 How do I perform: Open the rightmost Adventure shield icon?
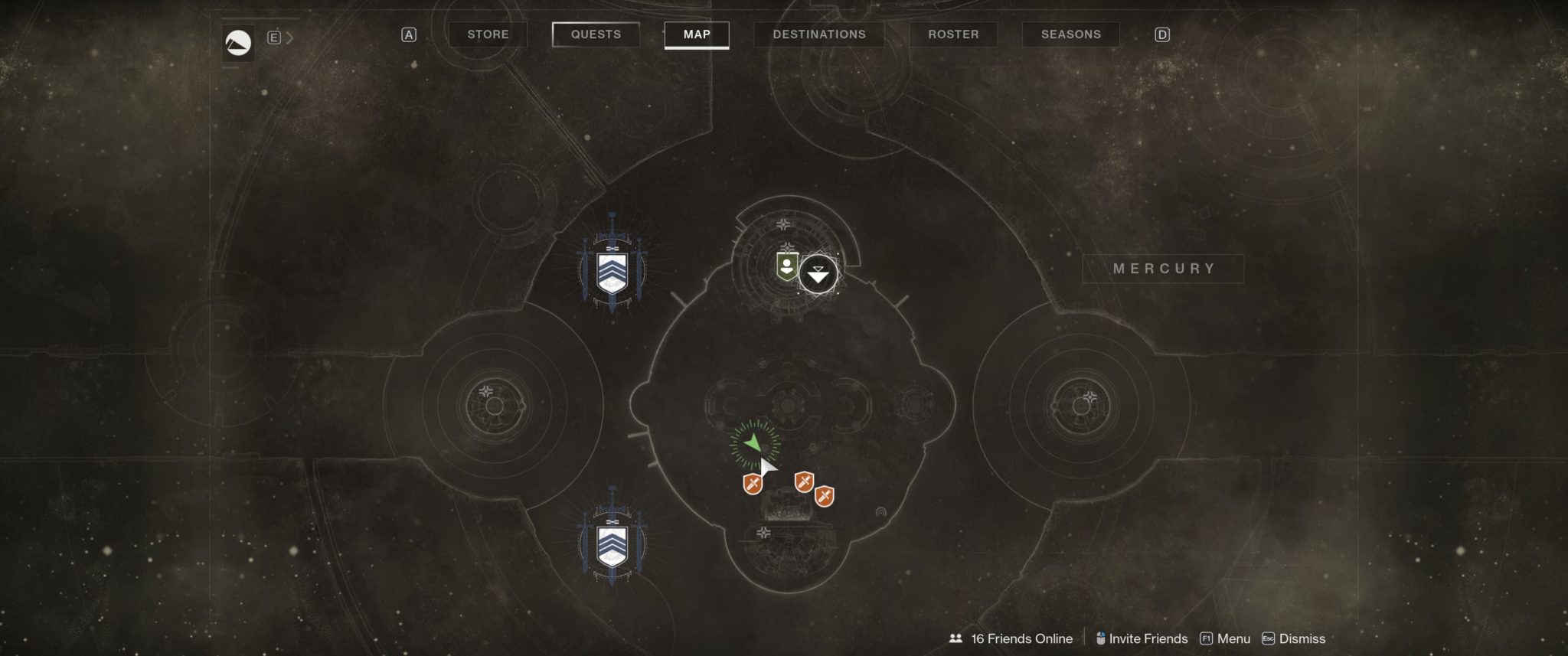coord(825,494)
